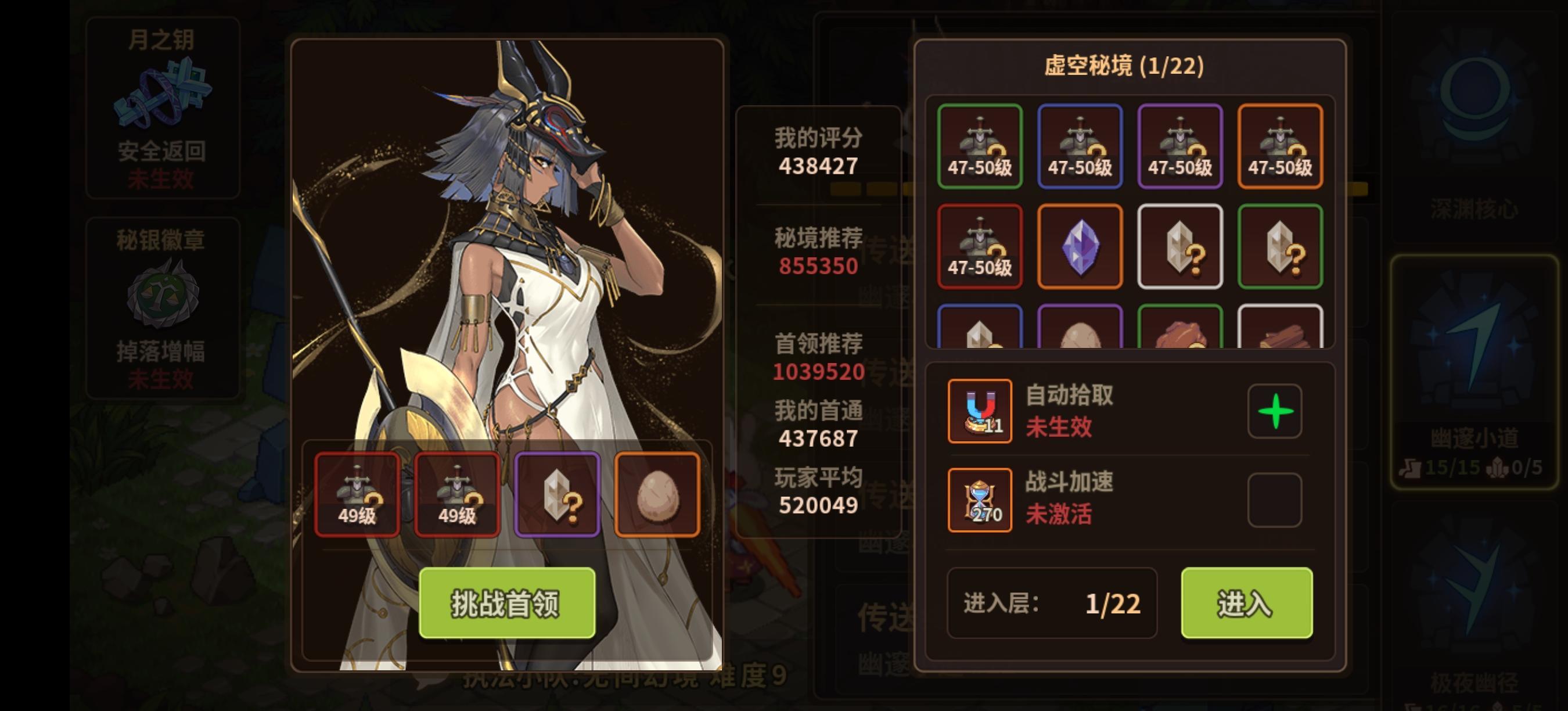This screenshot has width=1568, height=711.
Task: Click the egg reward in boss drop preview
Action: 659,493
